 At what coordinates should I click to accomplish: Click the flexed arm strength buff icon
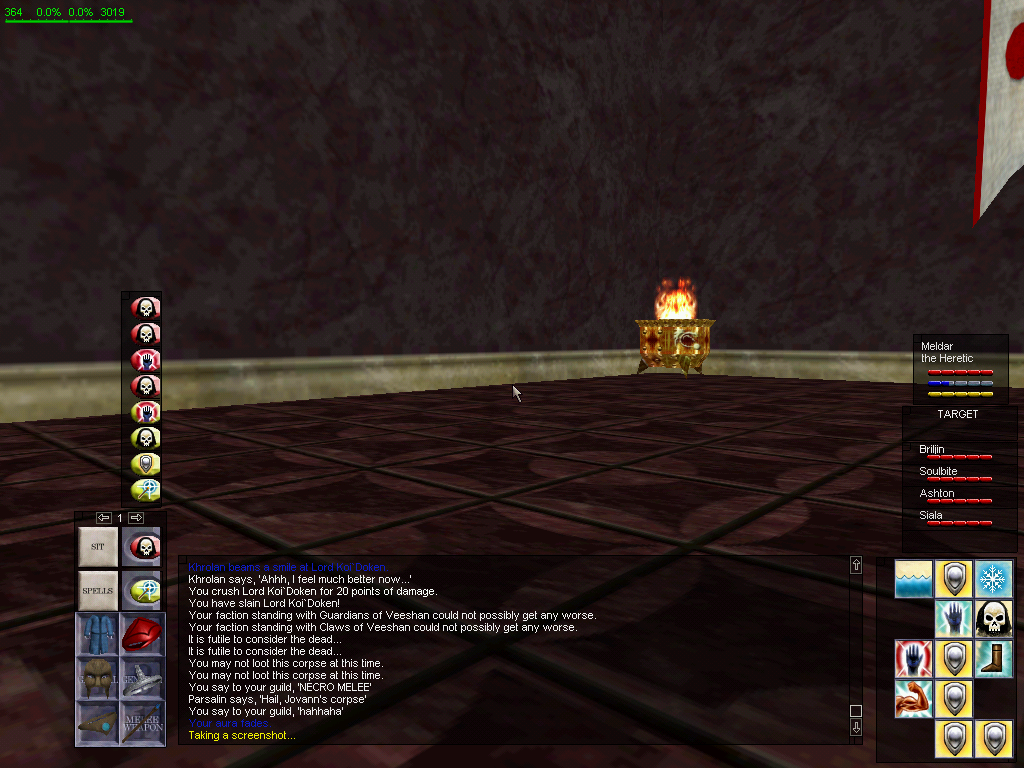click(x=914, y=699)
